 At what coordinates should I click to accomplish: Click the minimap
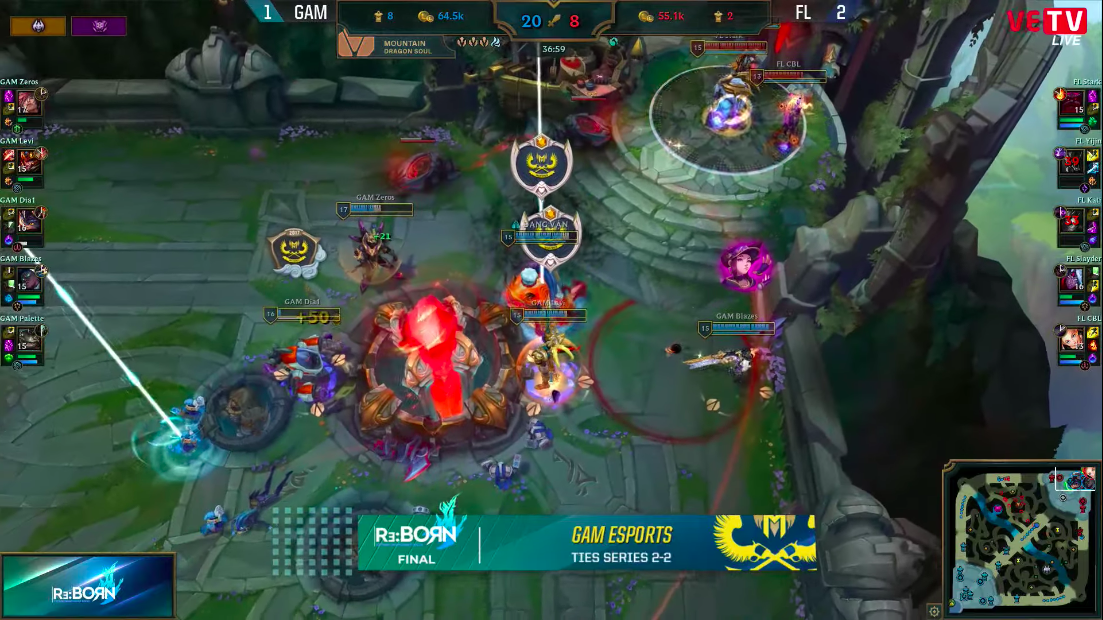pyautogui.click(x=1021, y=540)
